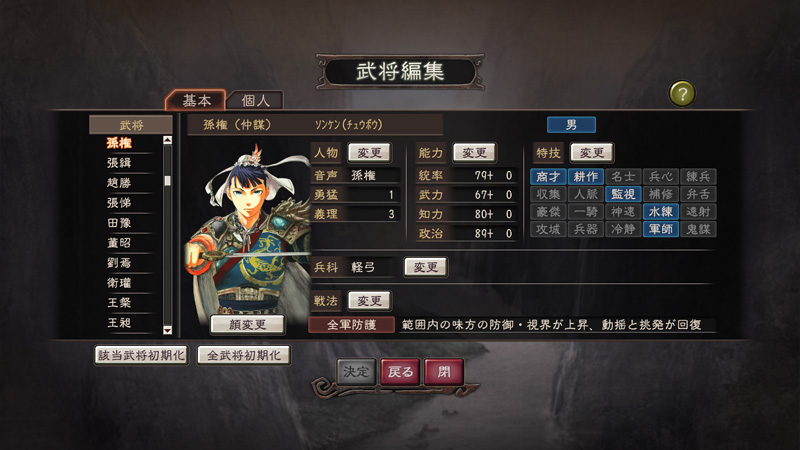Reset all officers with 全武将初期化
This screenshot has width=800, height=450.
click(244, 355)
